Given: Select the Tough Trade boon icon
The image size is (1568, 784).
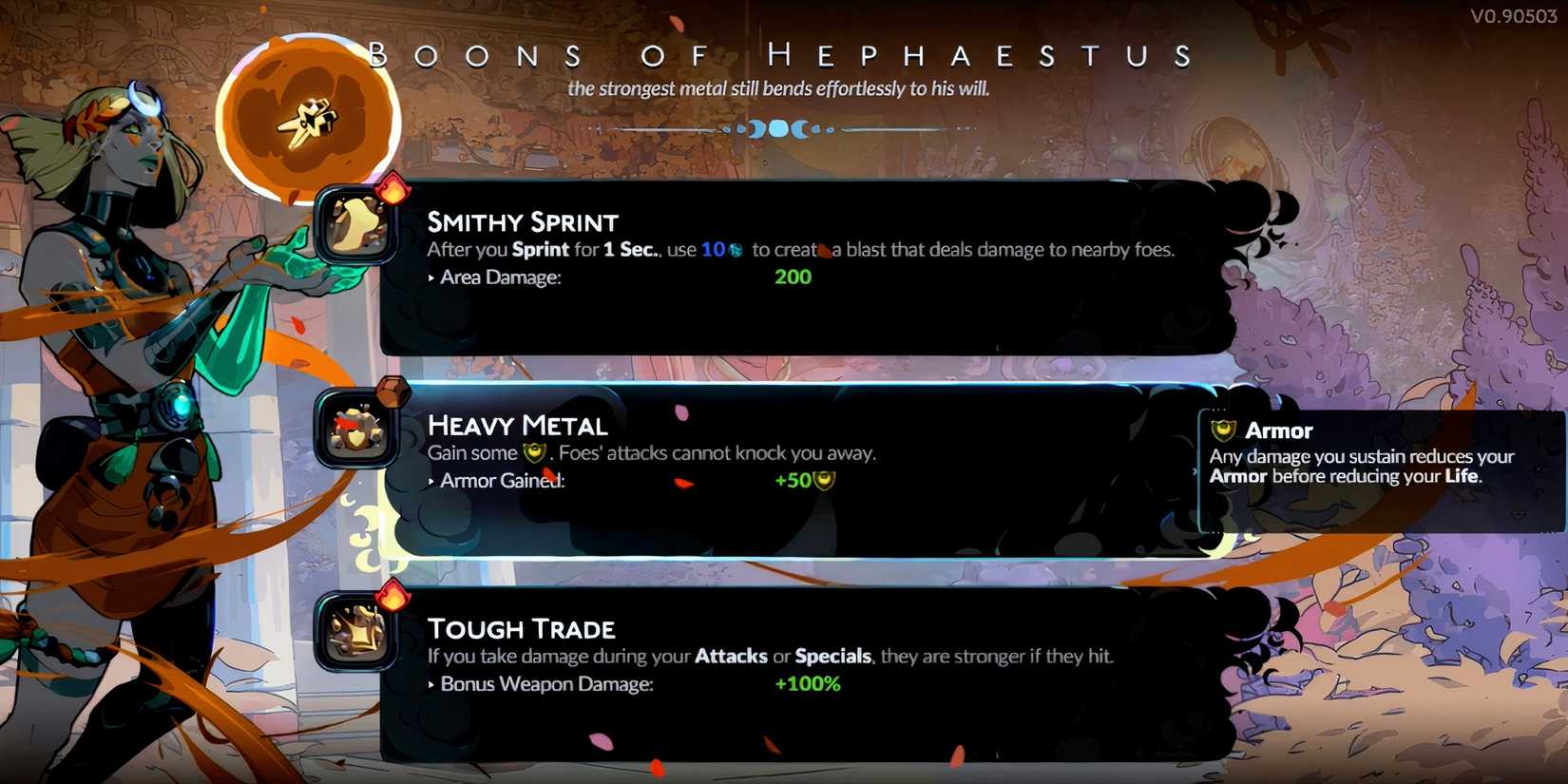Looking at the screenshot, I should [x=356, y=635].
